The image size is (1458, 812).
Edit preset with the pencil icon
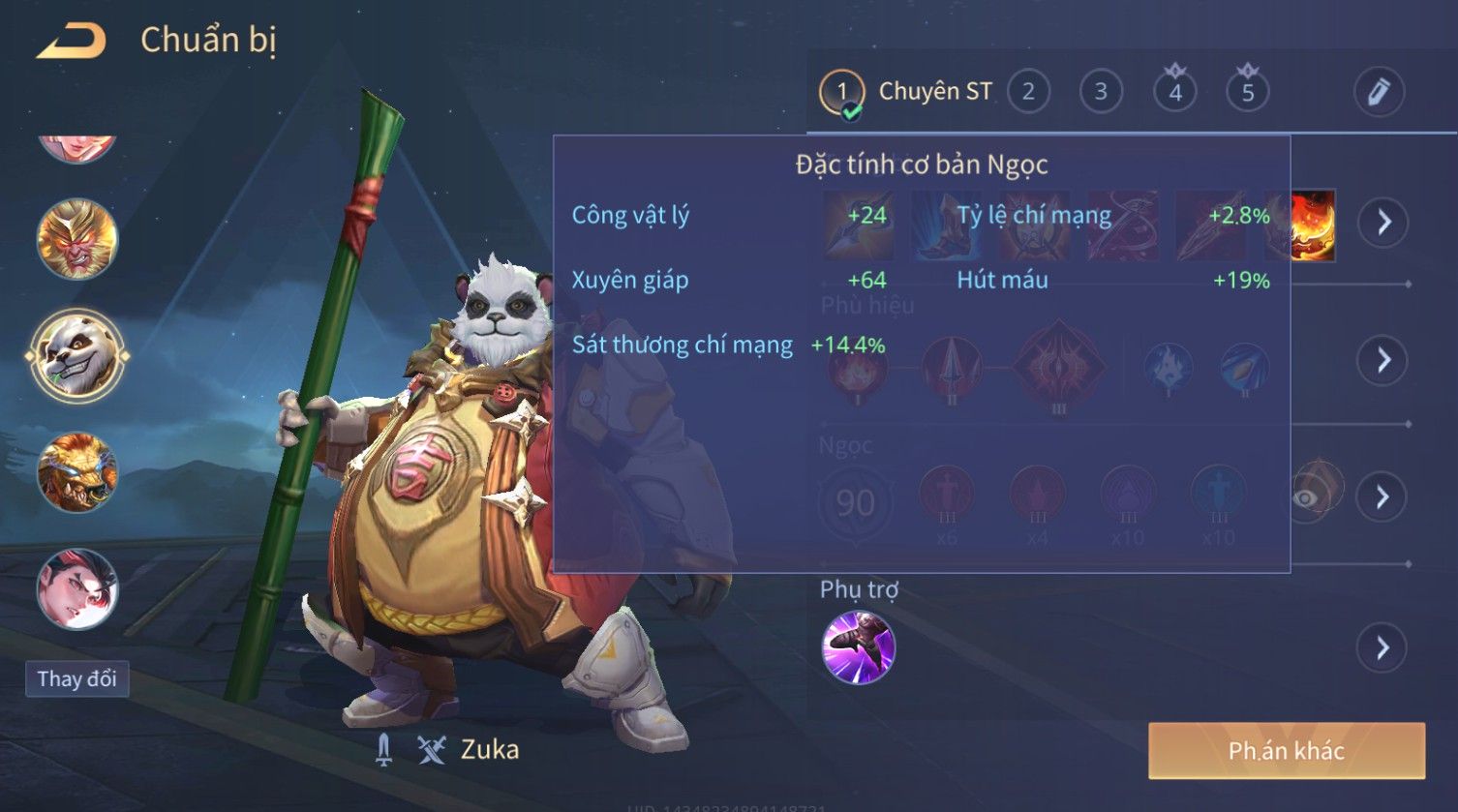point(1379,92)
